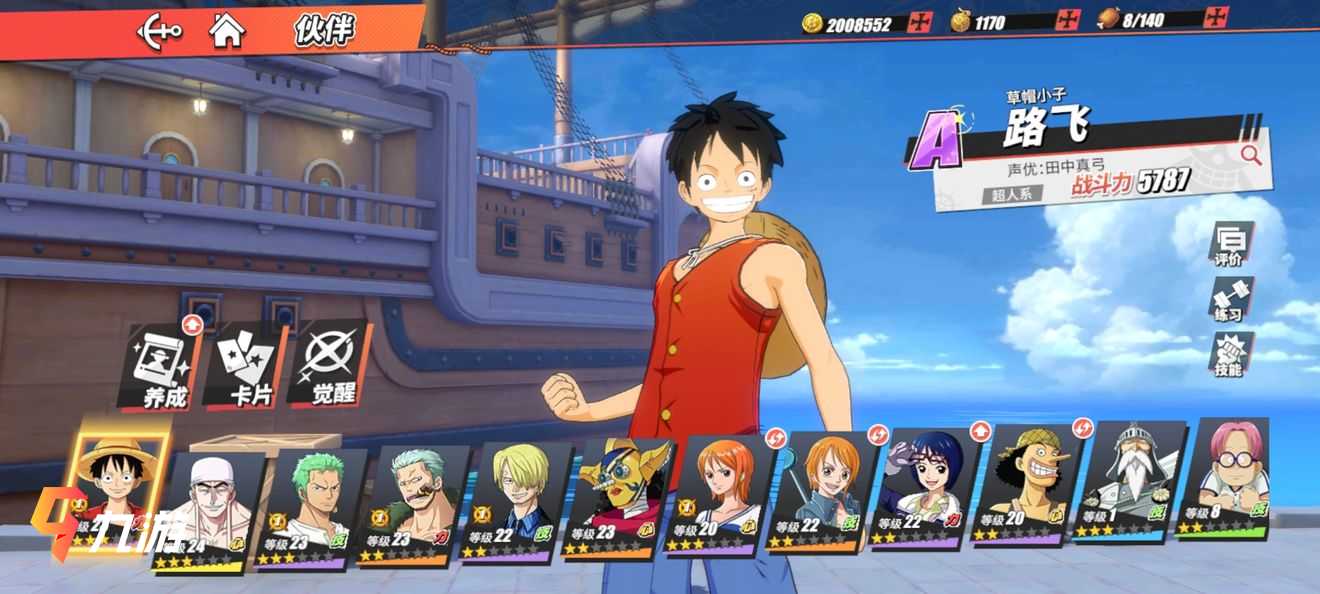Open the magnifier details for 路飞
The image size is (1320, 594).
[x=1250, y=154]
